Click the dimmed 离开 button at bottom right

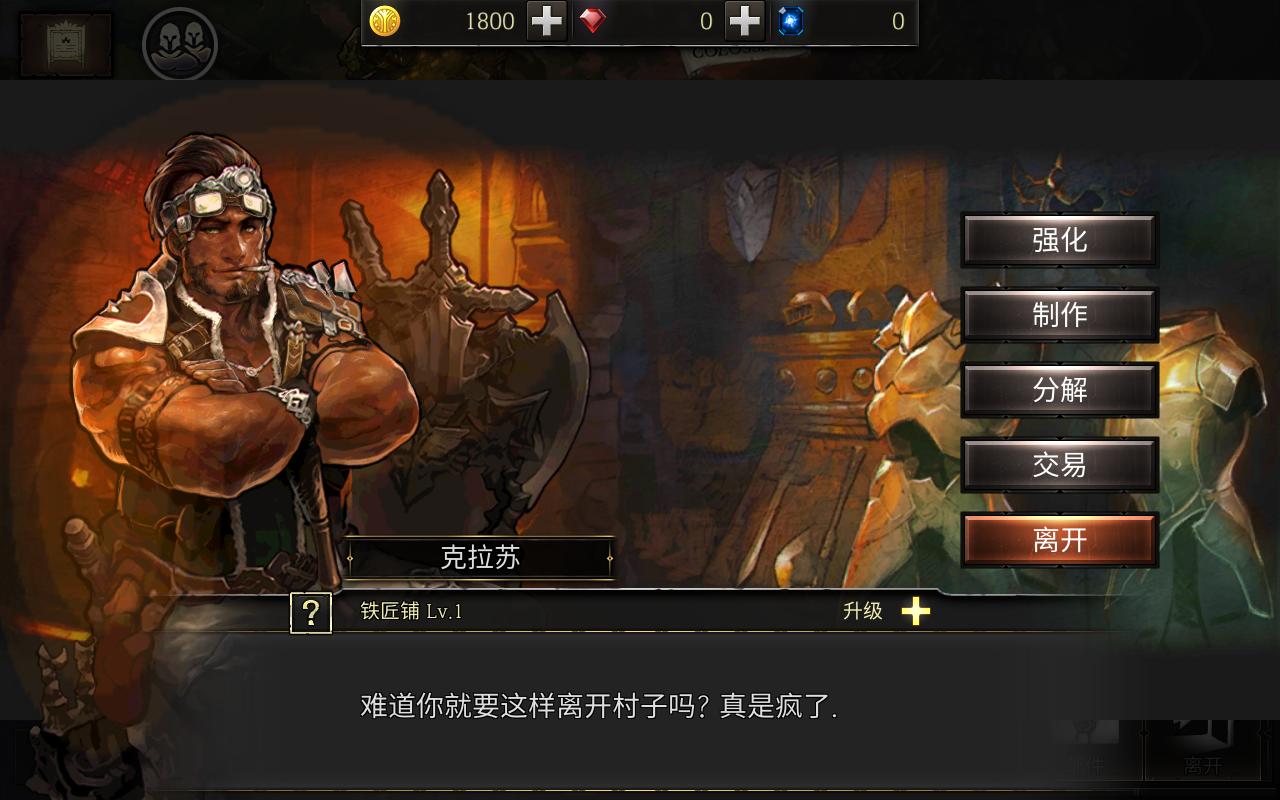tap(1207, 763)
